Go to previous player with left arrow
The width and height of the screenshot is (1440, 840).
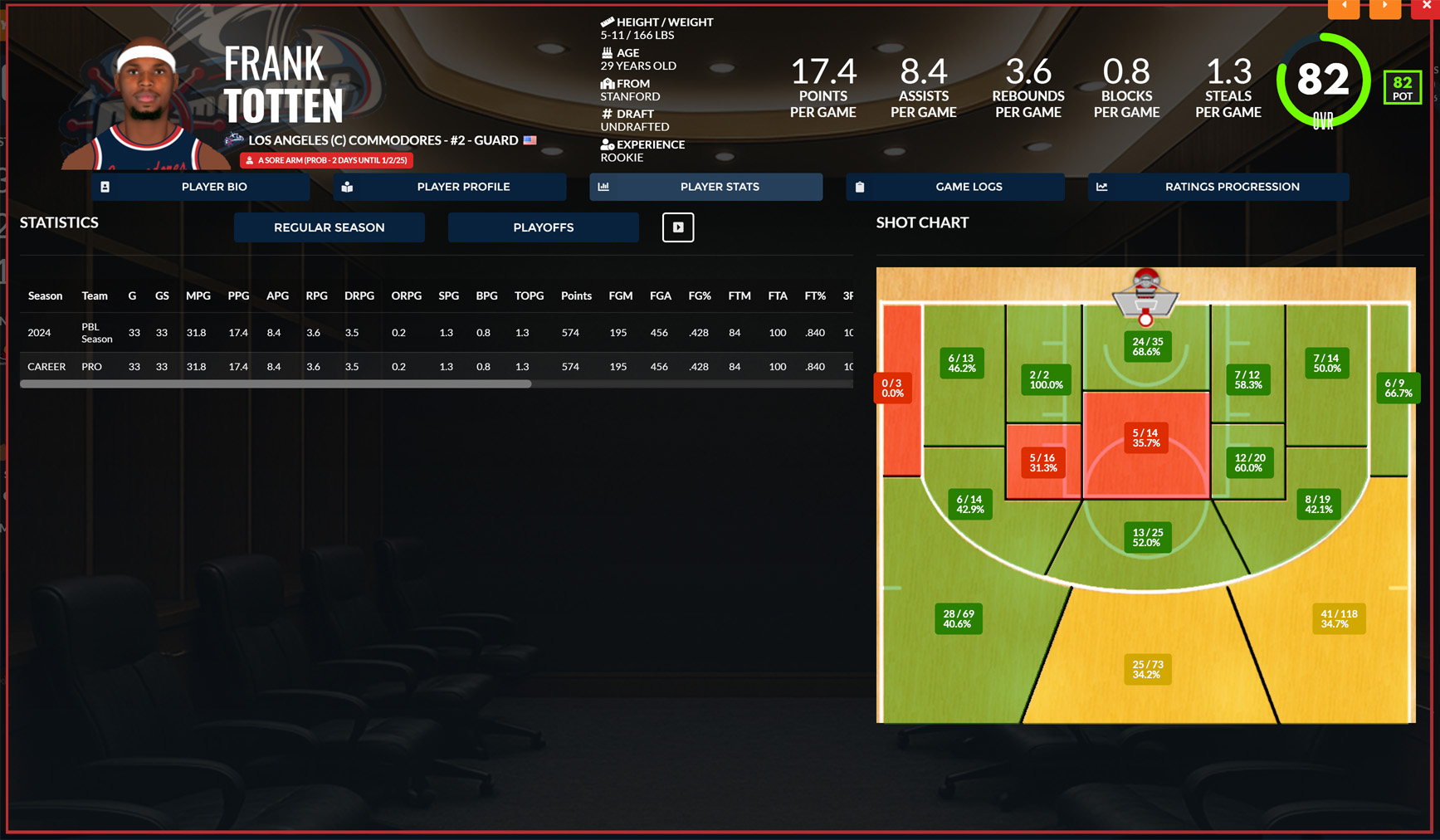(x=1344, y=7)
